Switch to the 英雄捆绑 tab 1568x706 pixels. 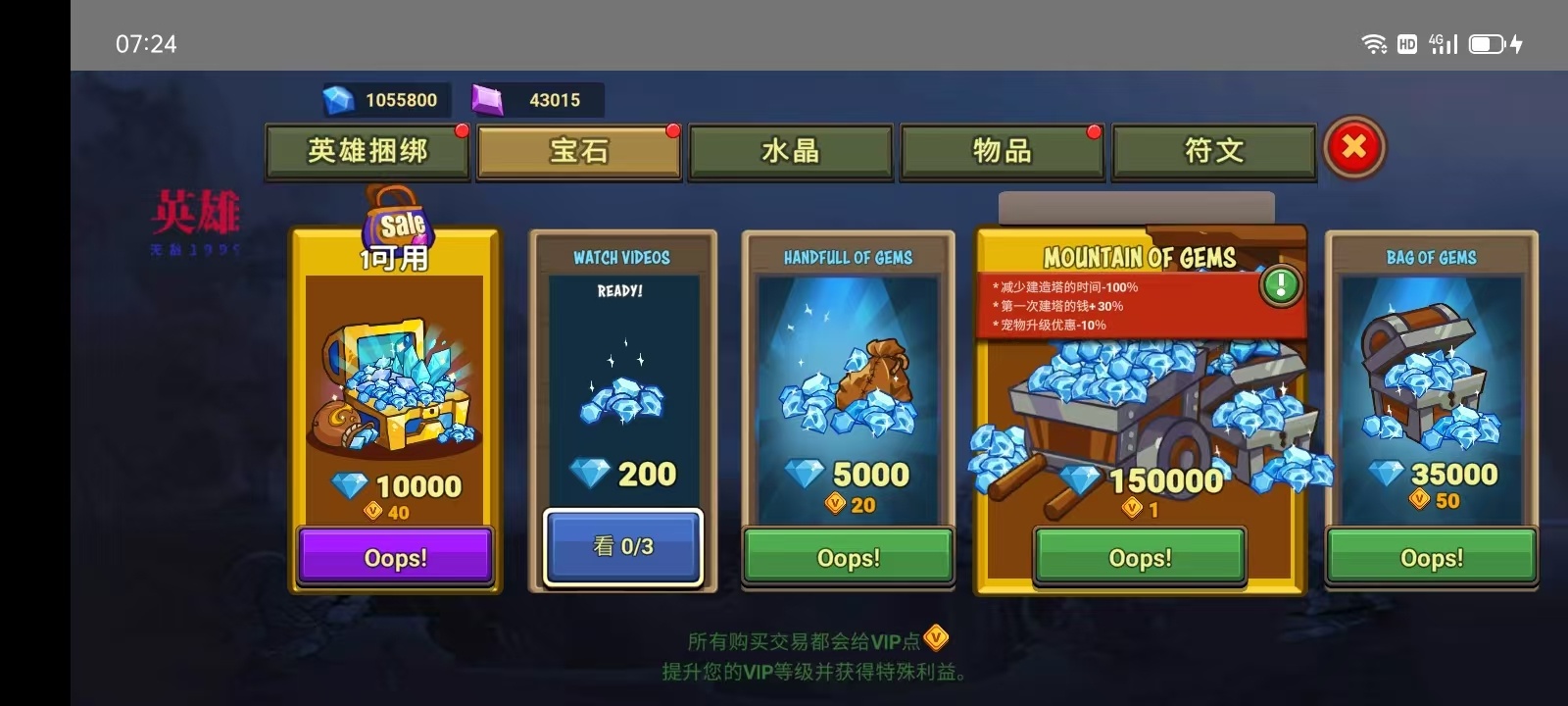tap(367, 151)
